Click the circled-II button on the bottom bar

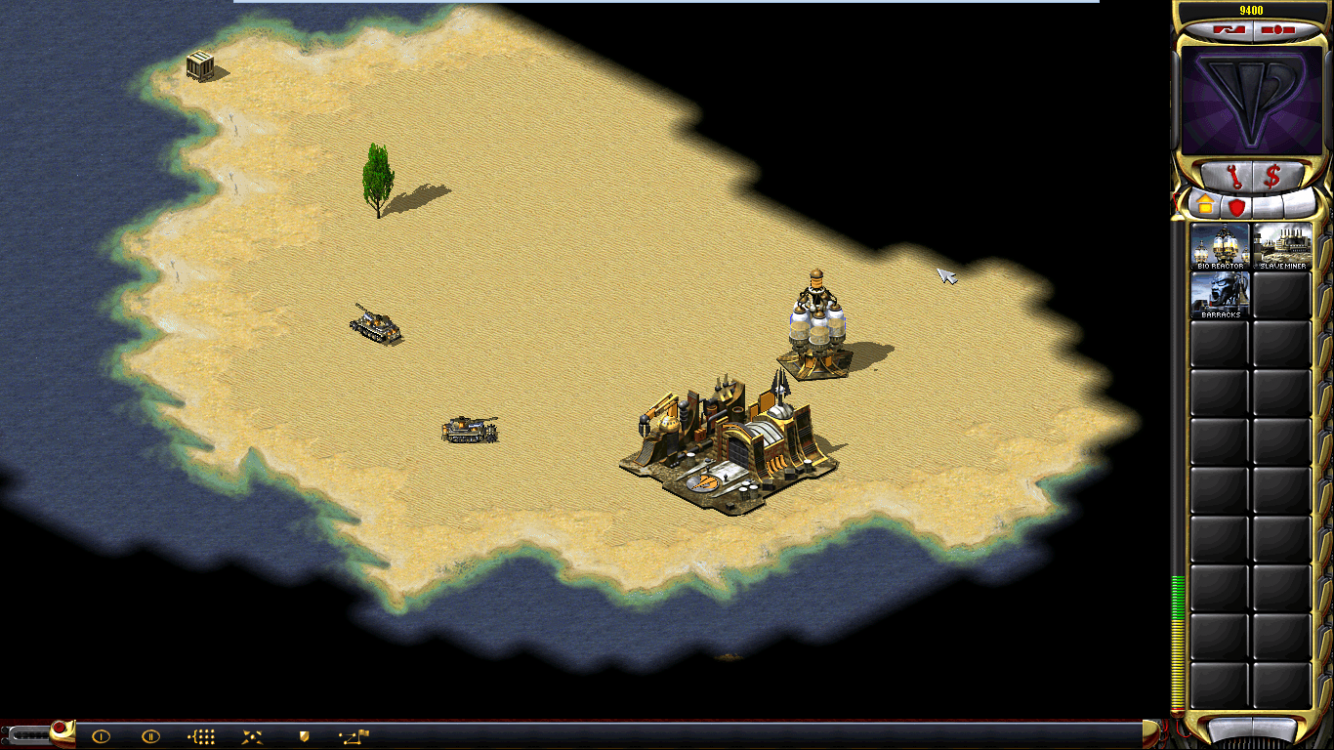tap(149, 734)
